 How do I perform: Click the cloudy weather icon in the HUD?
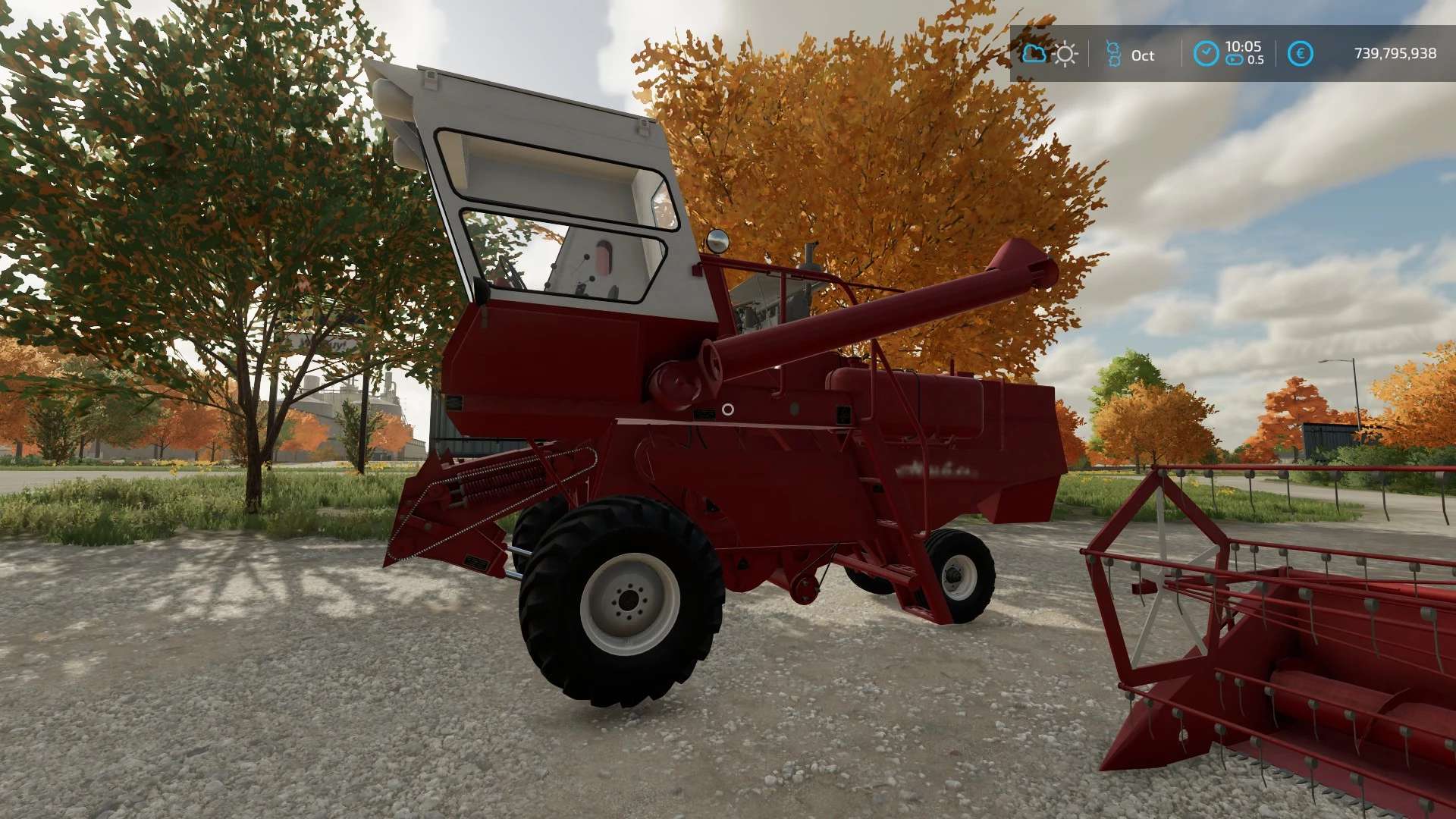point(1035,54)
